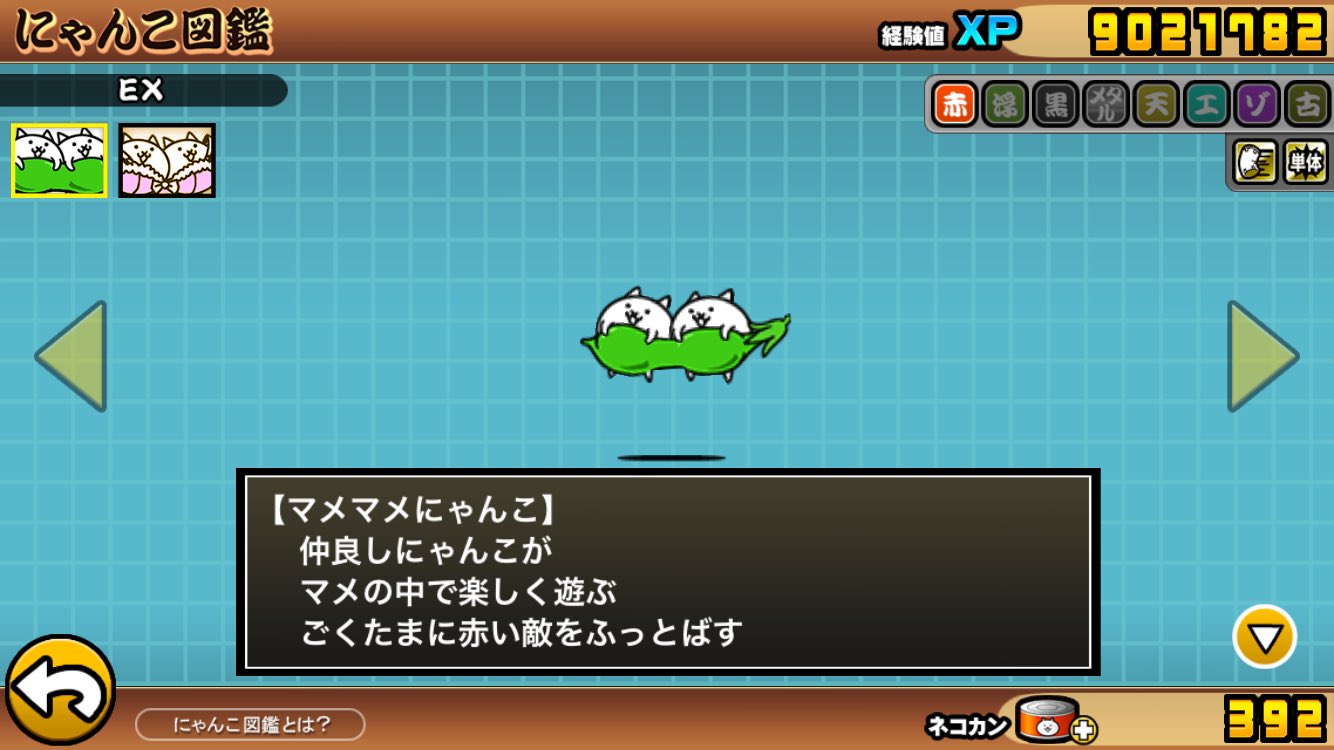The width and height of the screenshot is (1334, 750).
Task: Switch to the EX rarity tab
Action: tap(140, 88)
